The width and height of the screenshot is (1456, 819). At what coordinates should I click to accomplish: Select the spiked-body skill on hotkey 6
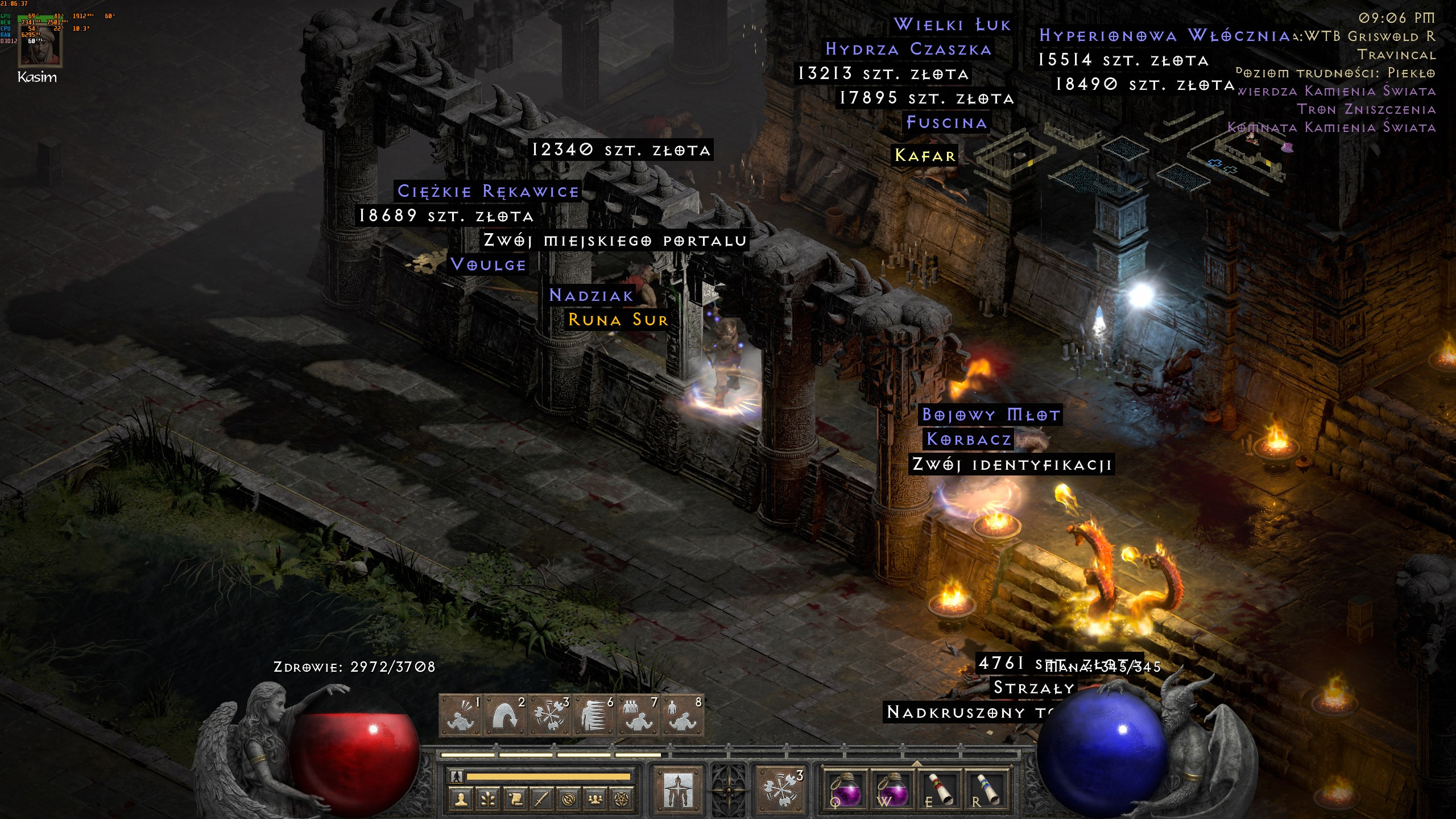click(x=594, y=716)
